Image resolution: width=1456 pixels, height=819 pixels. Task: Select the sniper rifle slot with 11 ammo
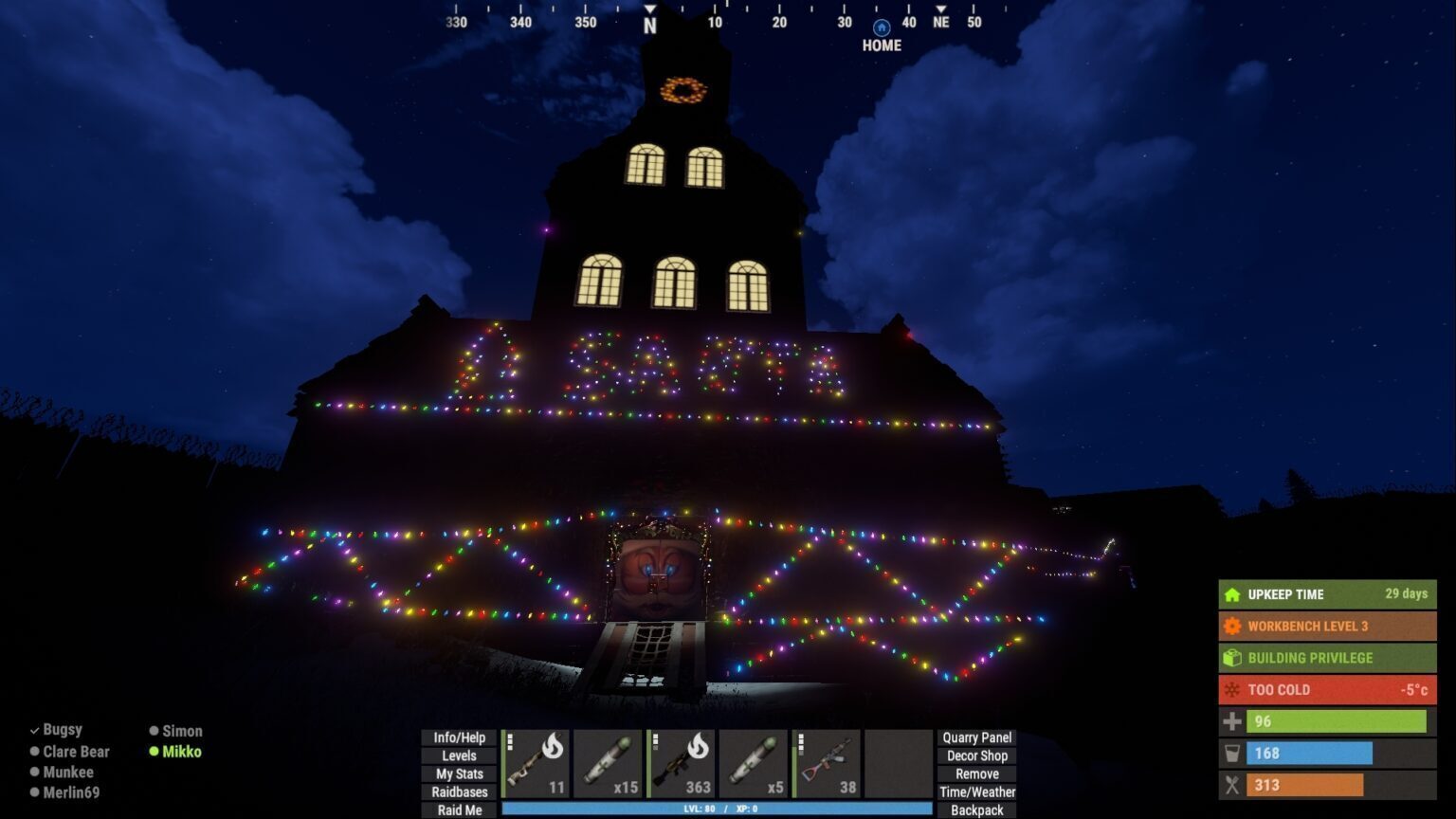(537, 763)
